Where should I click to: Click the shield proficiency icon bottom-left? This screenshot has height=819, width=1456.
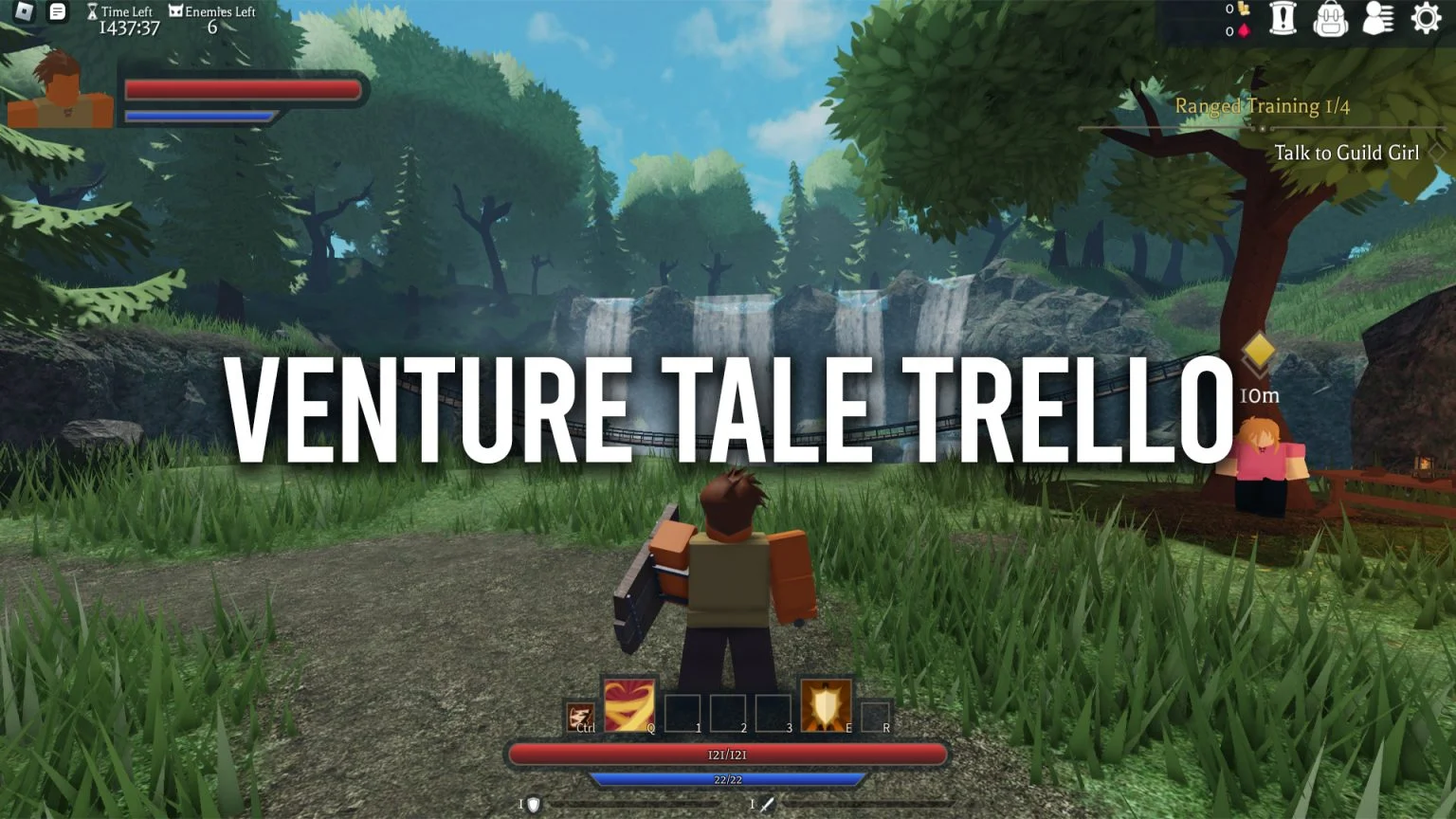pos(531,803)
